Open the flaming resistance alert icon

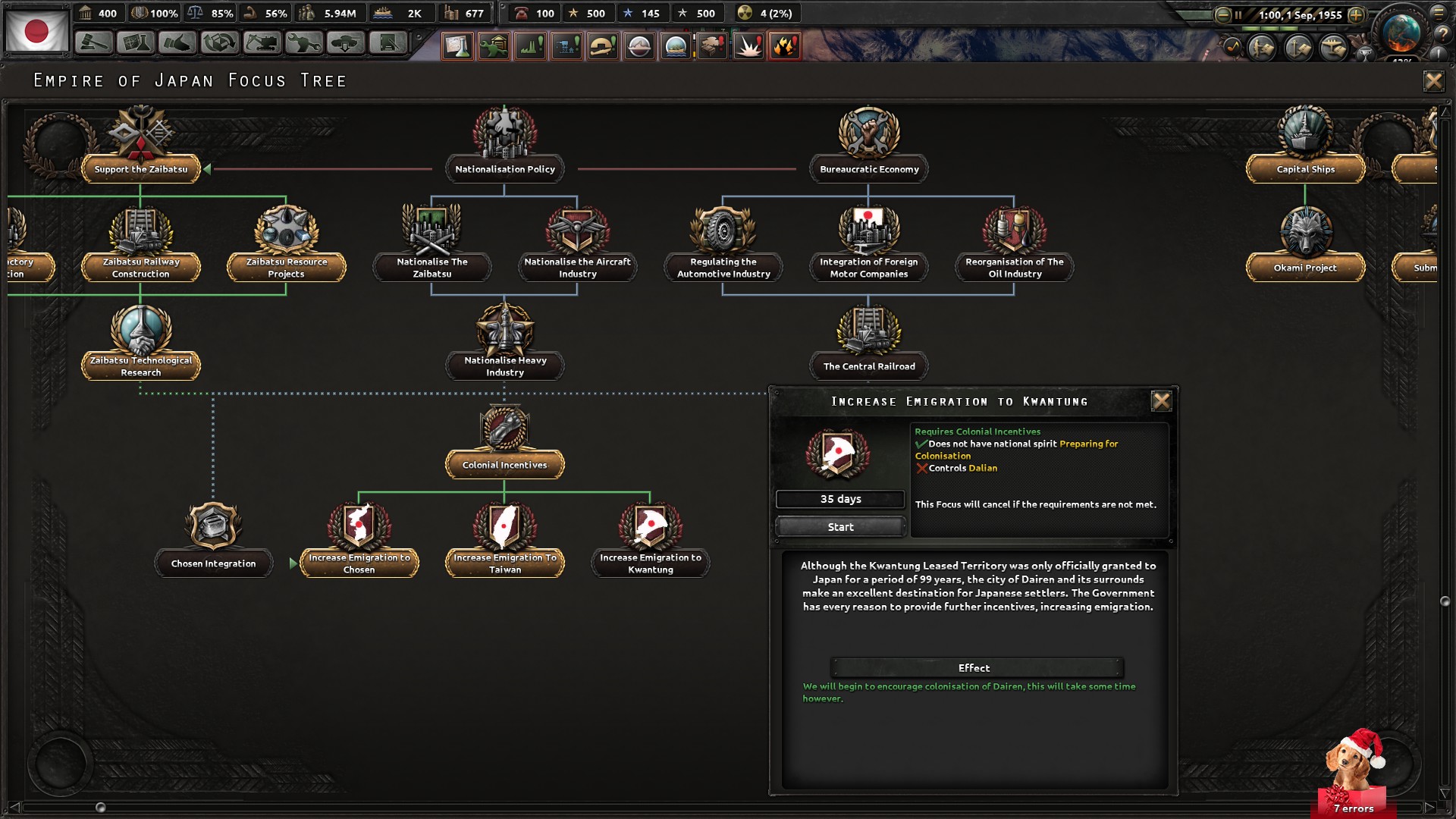(x=785, y=45)
